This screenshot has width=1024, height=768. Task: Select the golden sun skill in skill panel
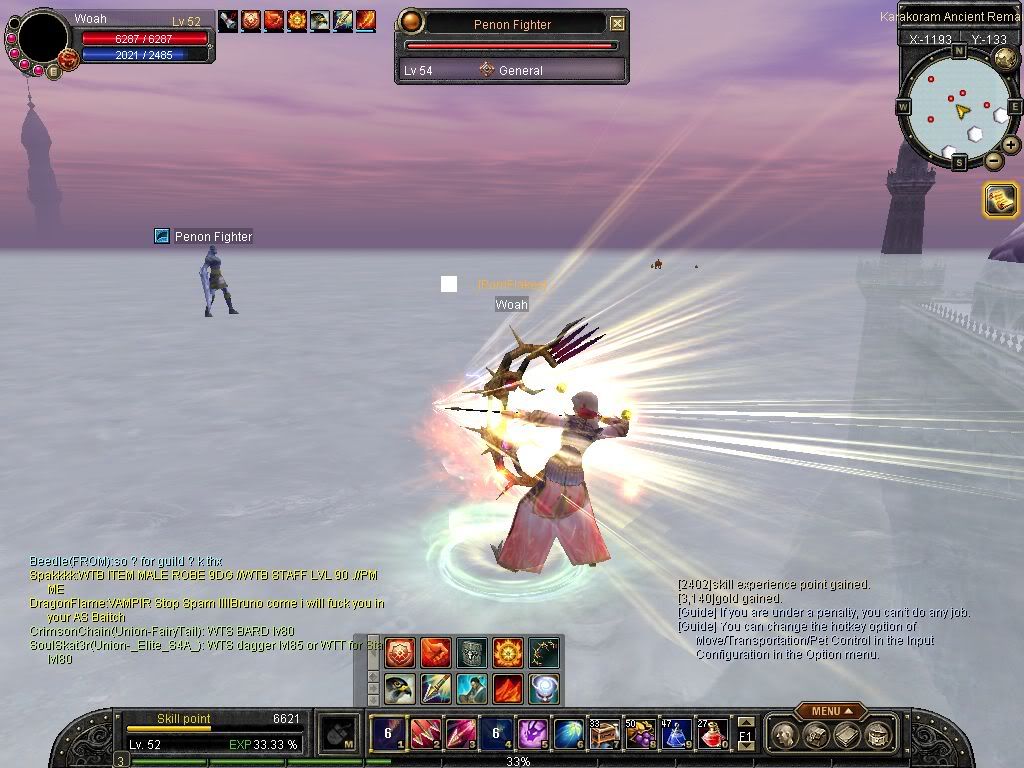(507, 653)
